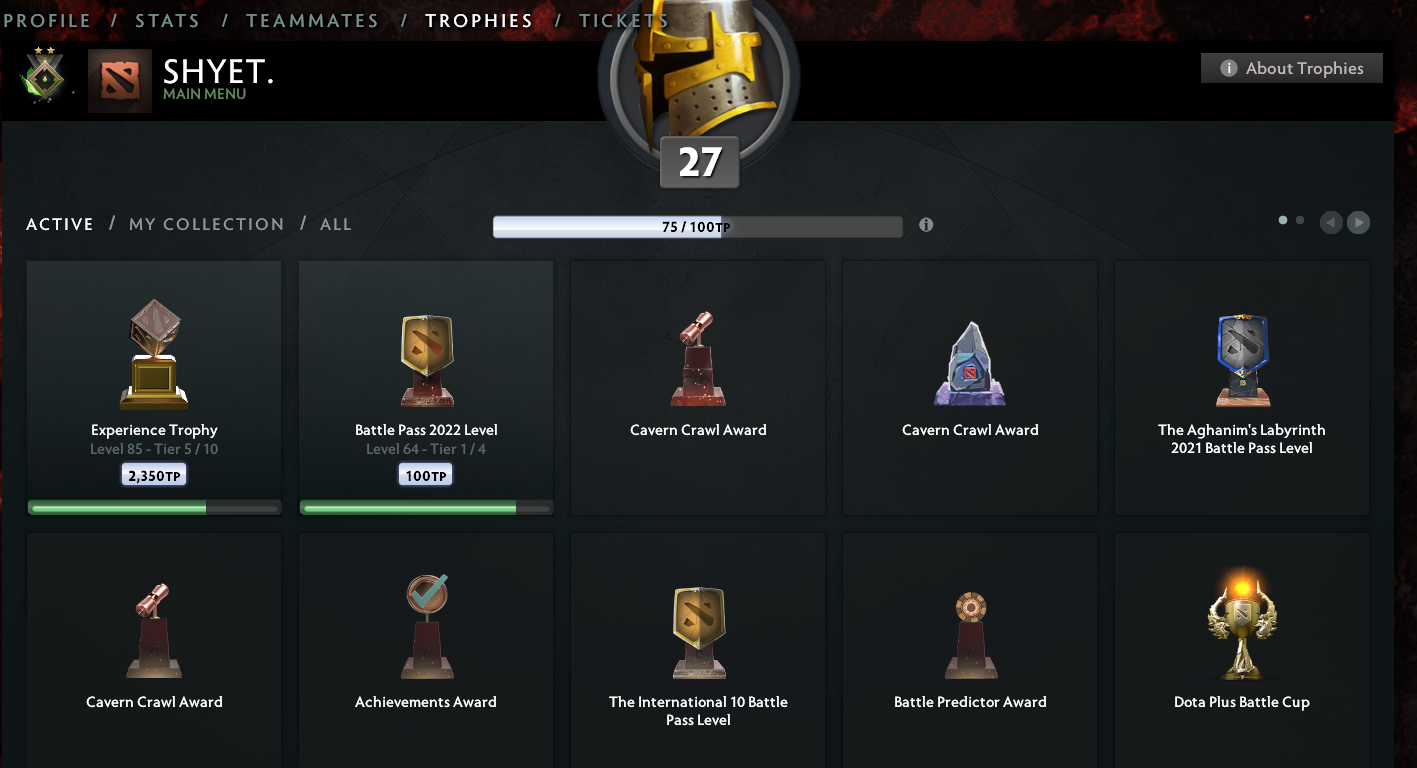Image resolution: width=1417 pixels, height=768 pixels.
Task: Navigate to the STATS page
Action: (x=167, y=19)
